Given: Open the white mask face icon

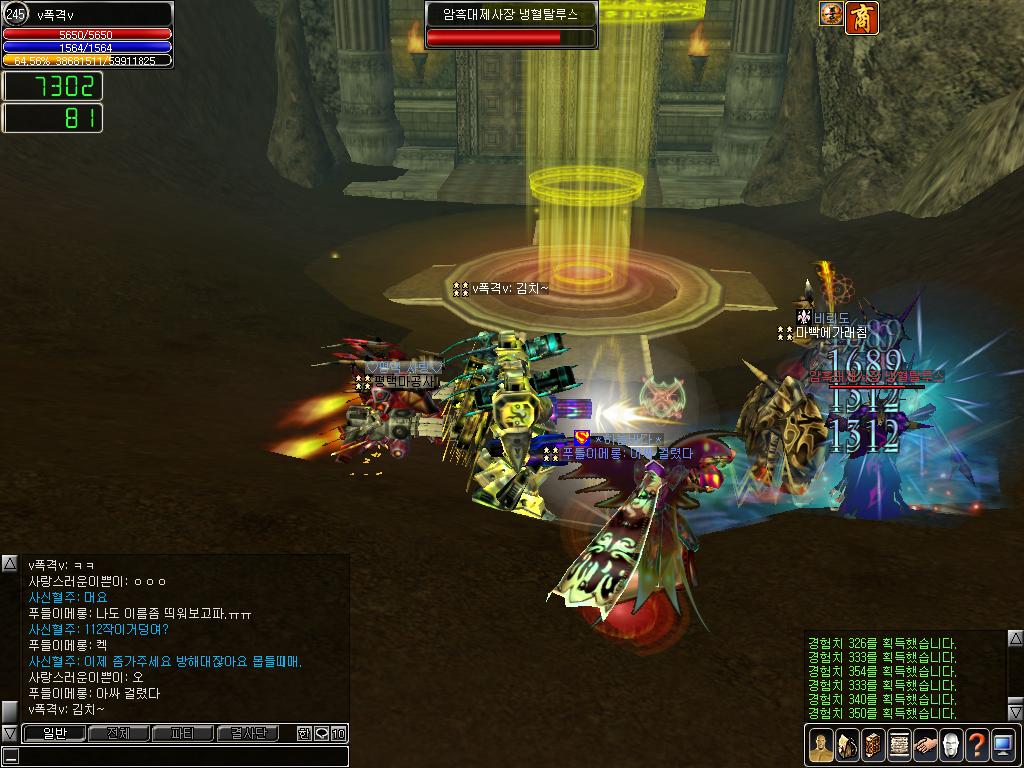Looking at the screenshot, I should coord(951,745).
